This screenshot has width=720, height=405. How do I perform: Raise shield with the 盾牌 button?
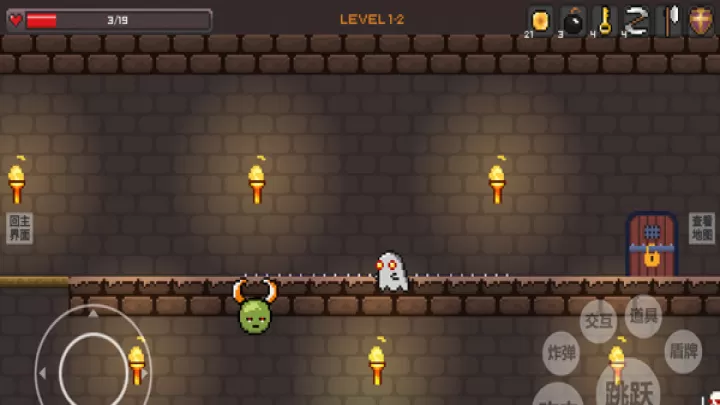(x=683, y=351)
